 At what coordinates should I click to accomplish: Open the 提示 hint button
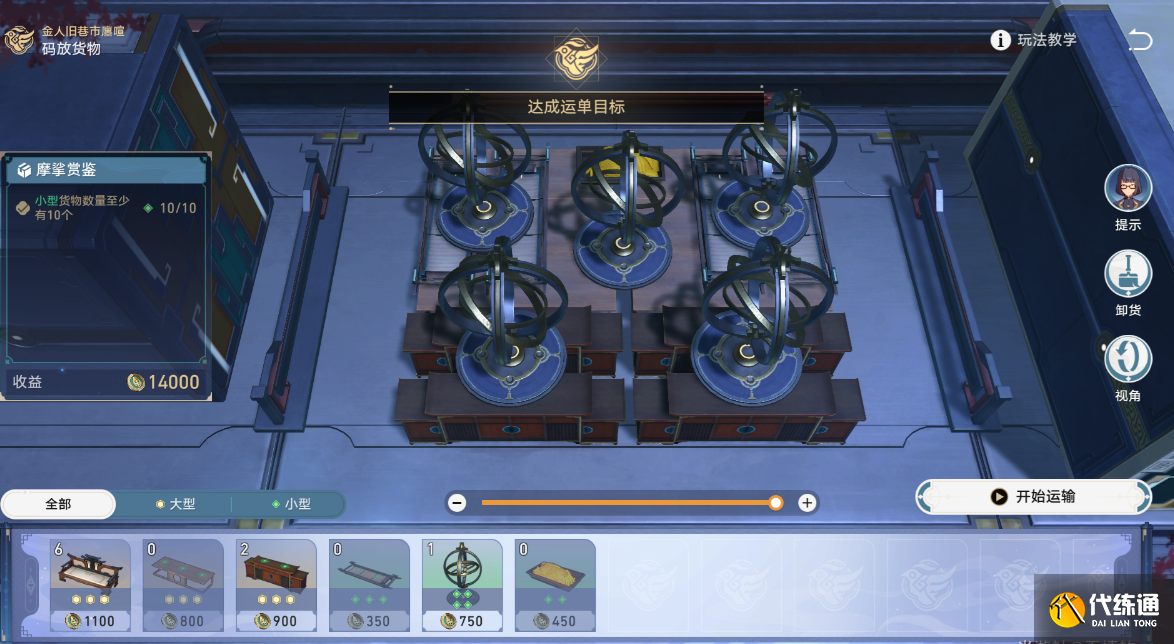1127,190
